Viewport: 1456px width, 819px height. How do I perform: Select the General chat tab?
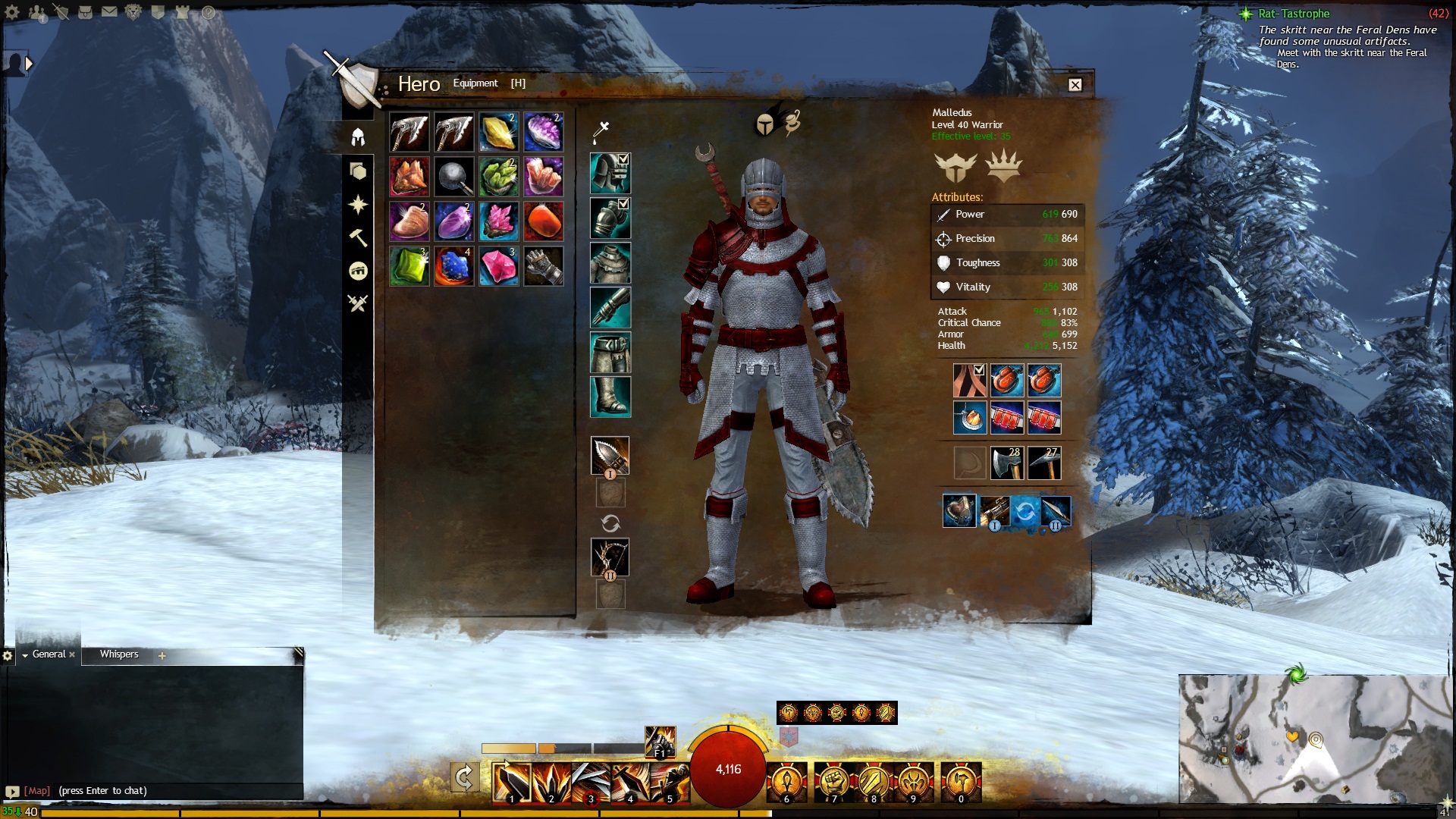point(49,654)
